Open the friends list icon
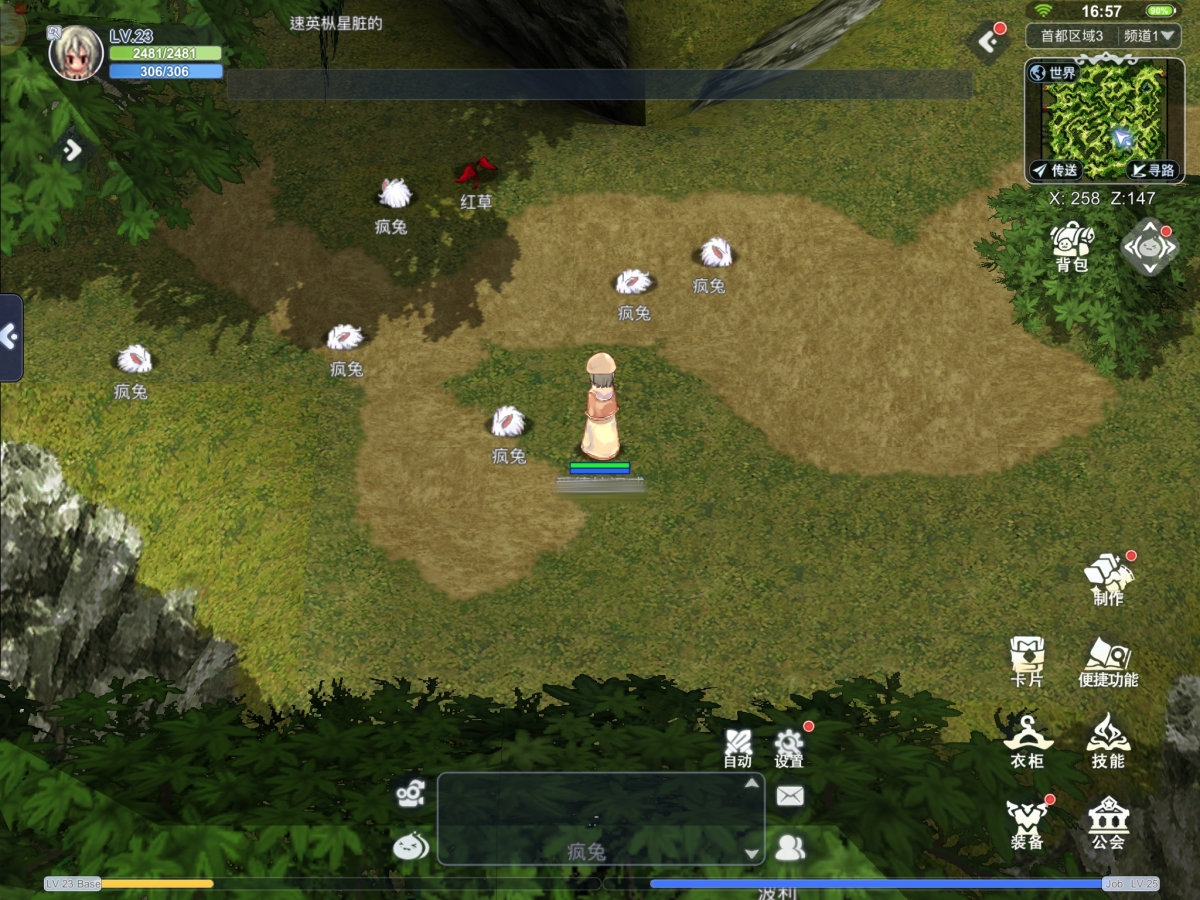 coord(790,848)
